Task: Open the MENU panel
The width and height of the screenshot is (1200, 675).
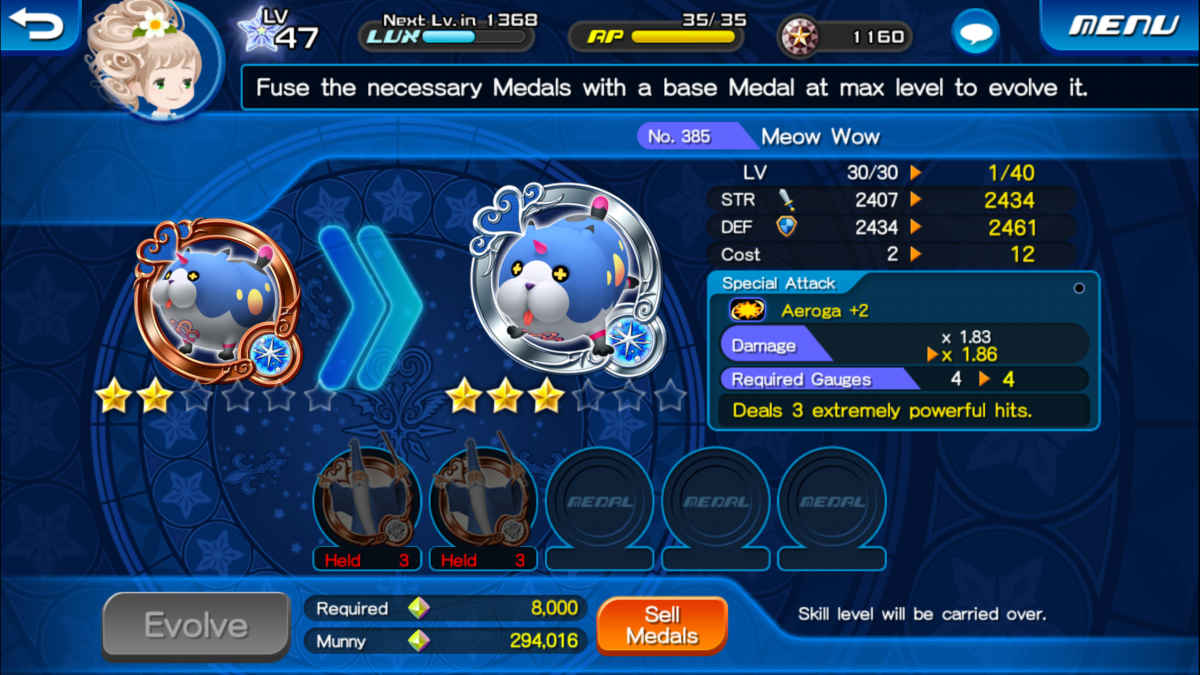Action: pyautogui.click(x=1123, y=25)
